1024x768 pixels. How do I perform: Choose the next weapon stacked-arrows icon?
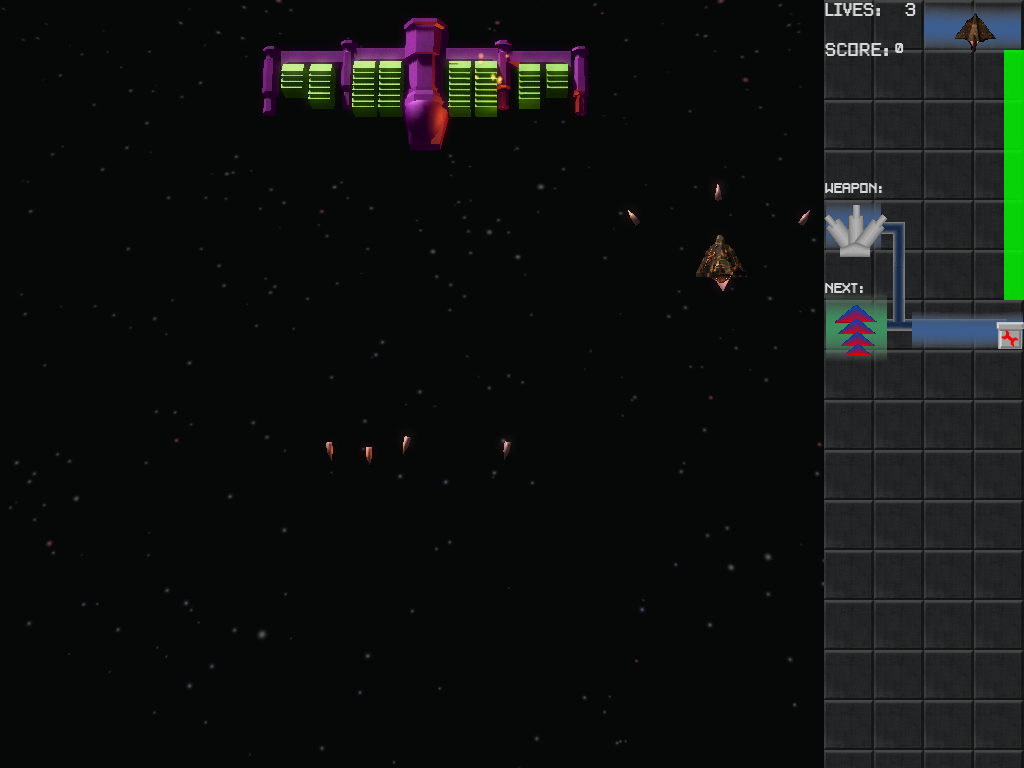coord(855,329)
